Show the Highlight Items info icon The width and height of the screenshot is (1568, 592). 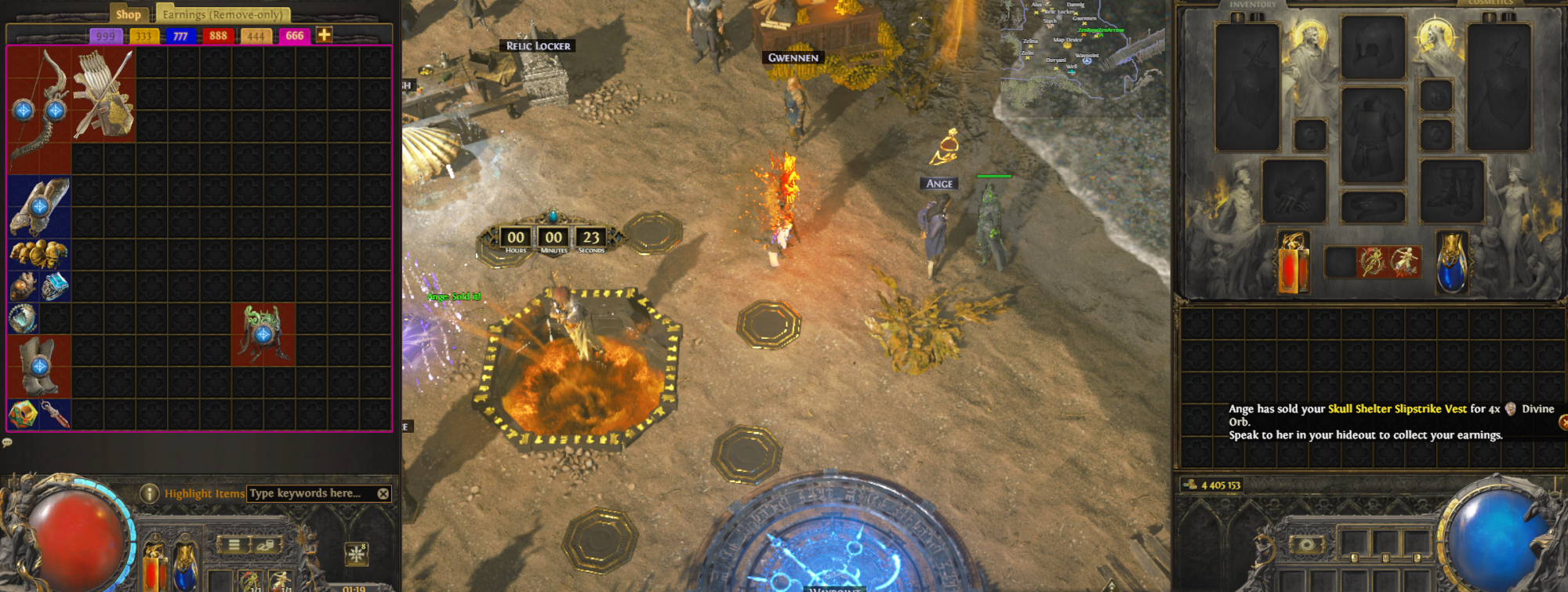(x=149, y=493)
